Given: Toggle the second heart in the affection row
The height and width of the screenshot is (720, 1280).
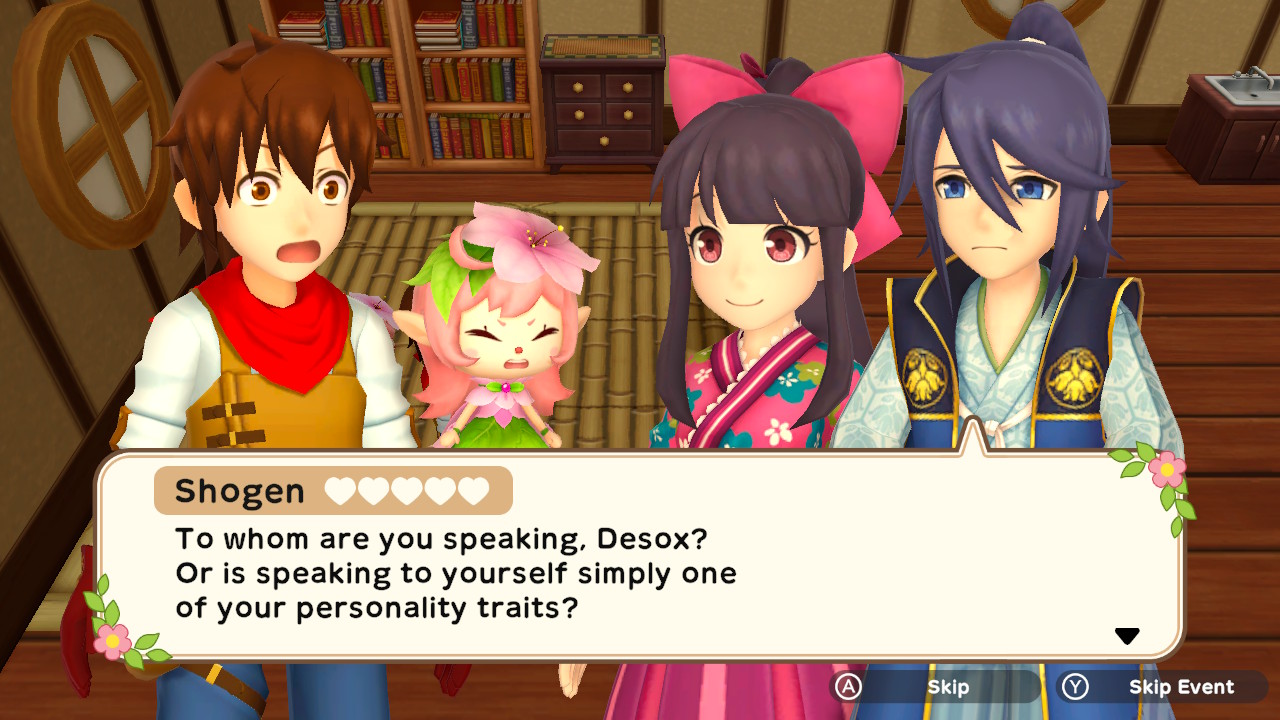Looking at the screenshot, I should (375, 491).
